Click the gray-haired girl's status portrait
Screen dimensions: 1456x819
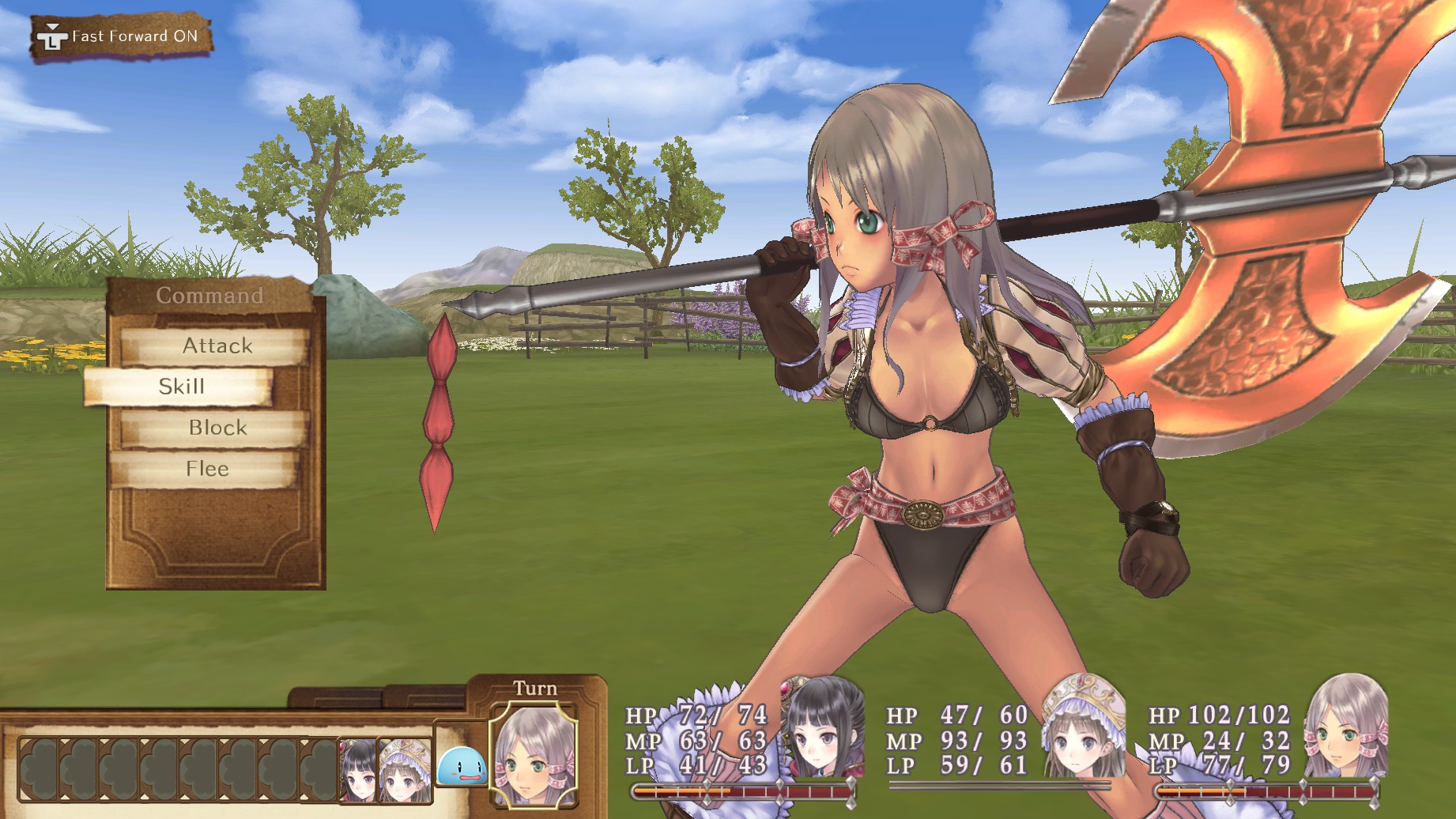point(1344,727)
